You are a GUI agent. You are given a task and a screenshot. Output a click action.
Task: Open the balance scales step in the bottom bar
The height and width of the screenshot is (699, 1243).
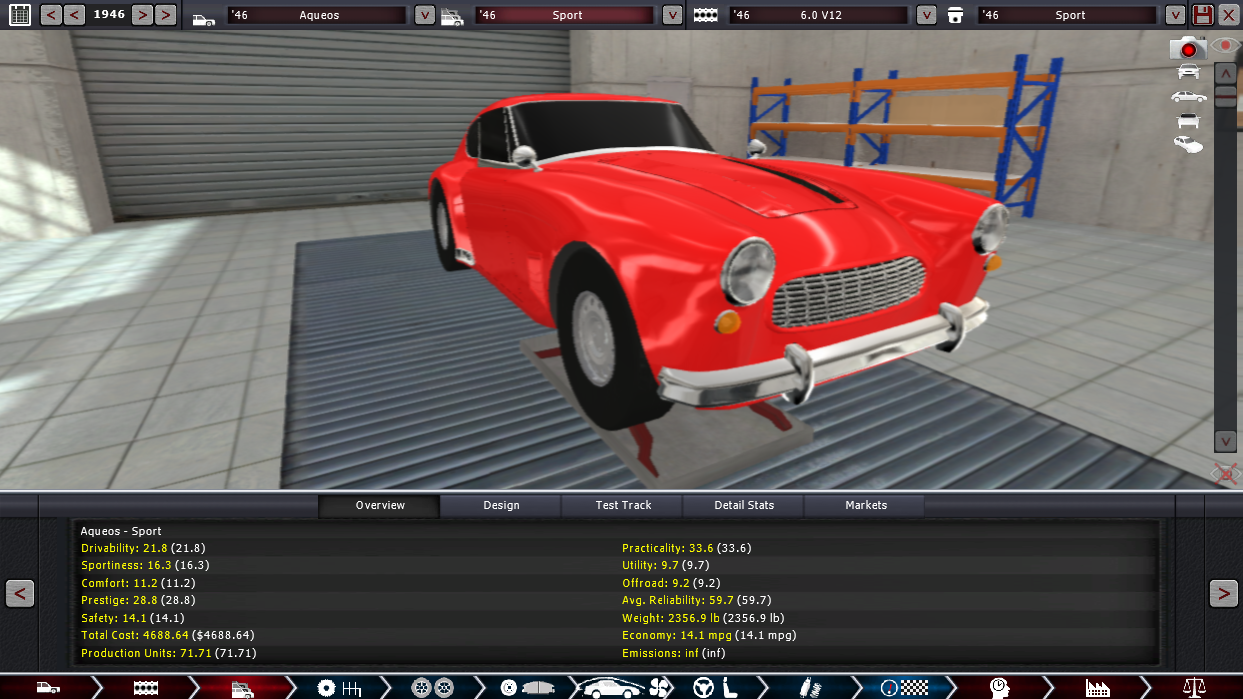tap(1194, 687)
